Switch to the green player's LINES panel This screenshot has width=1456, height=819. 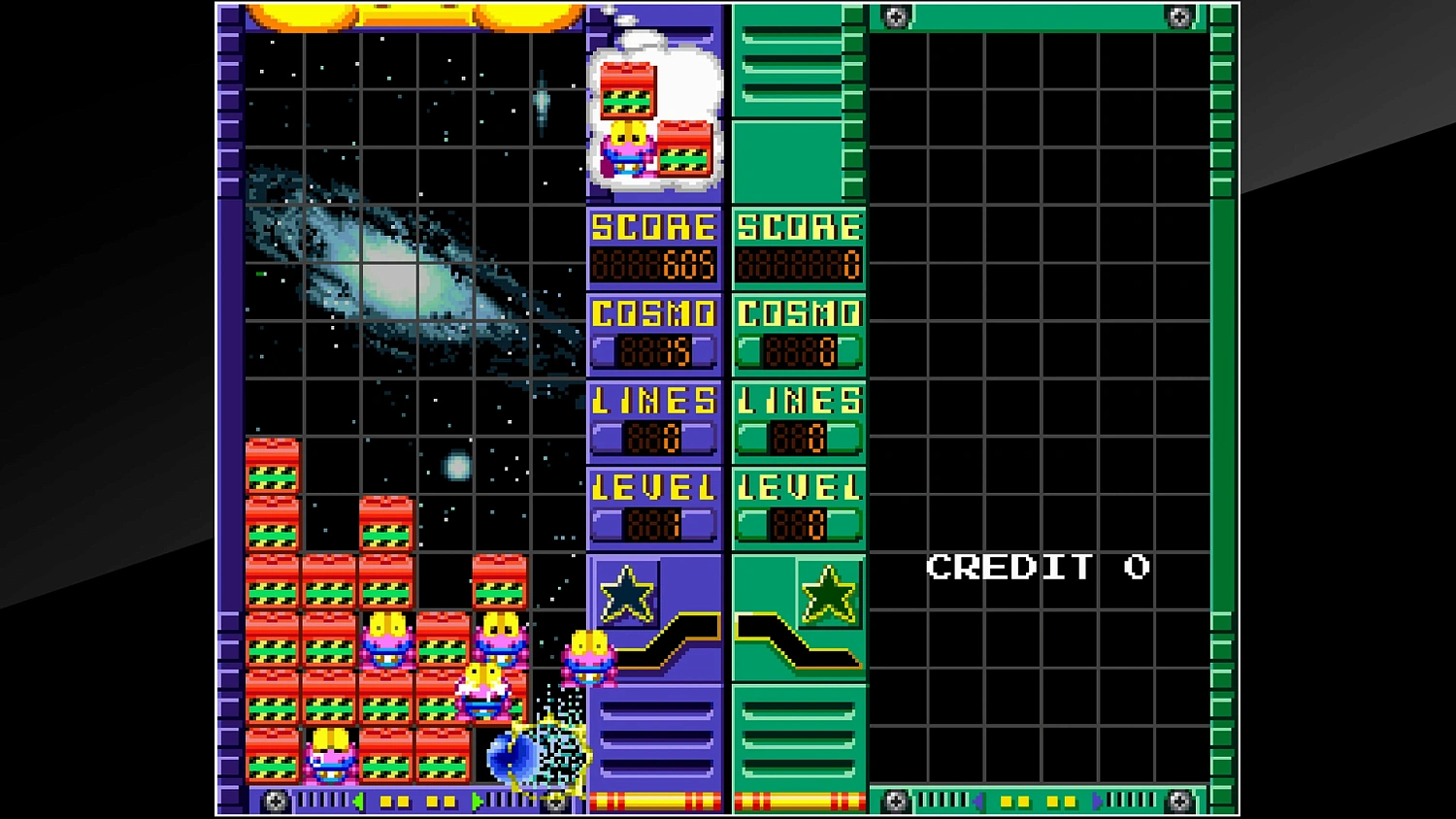tap(798, 419)
